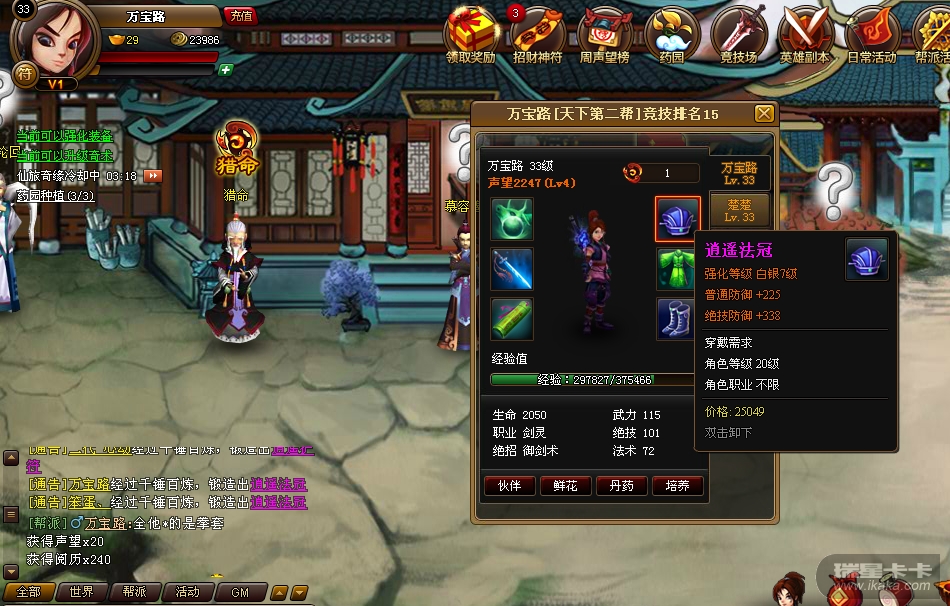Image resolution: width=950 pixels, height=606 pixels.
Task: Select the 逍遥法冠 helmet equipment slot
Action: pyautogui.click(x=677, y=219)
